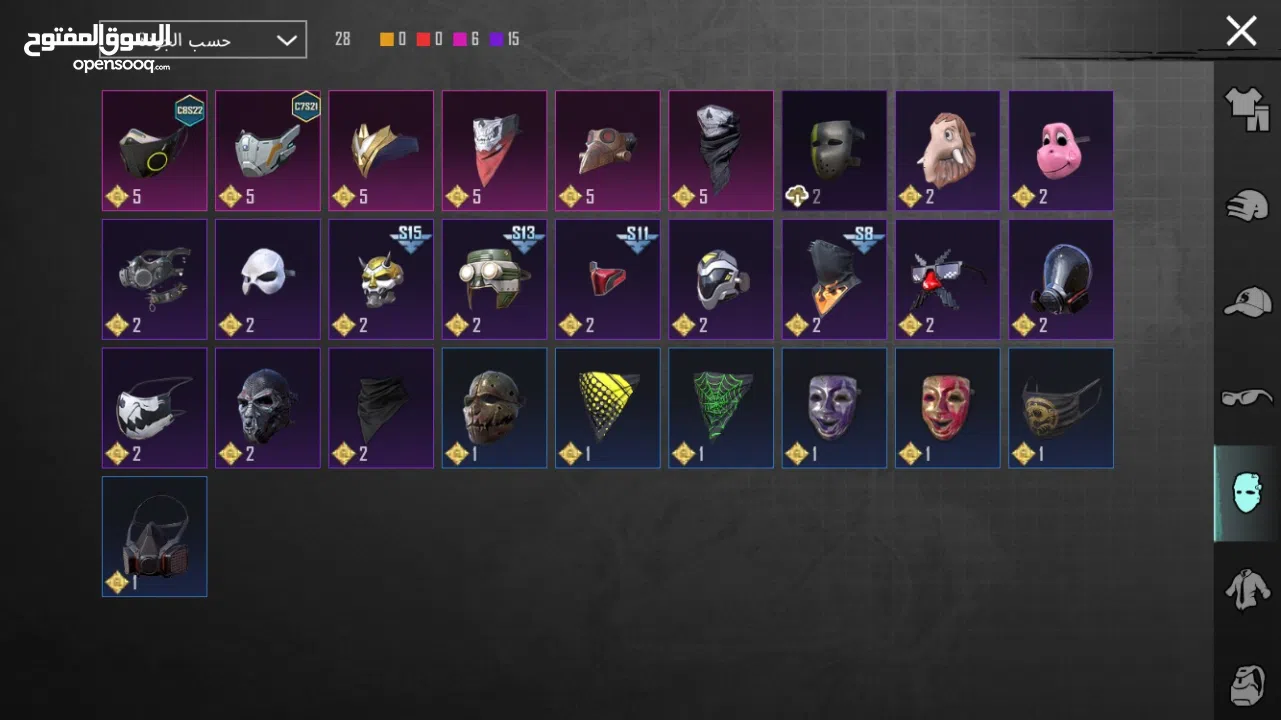The height and width of the screenshot is (720, 1281).
Task: Show the cap headwear category
Action: [1246, 301]
